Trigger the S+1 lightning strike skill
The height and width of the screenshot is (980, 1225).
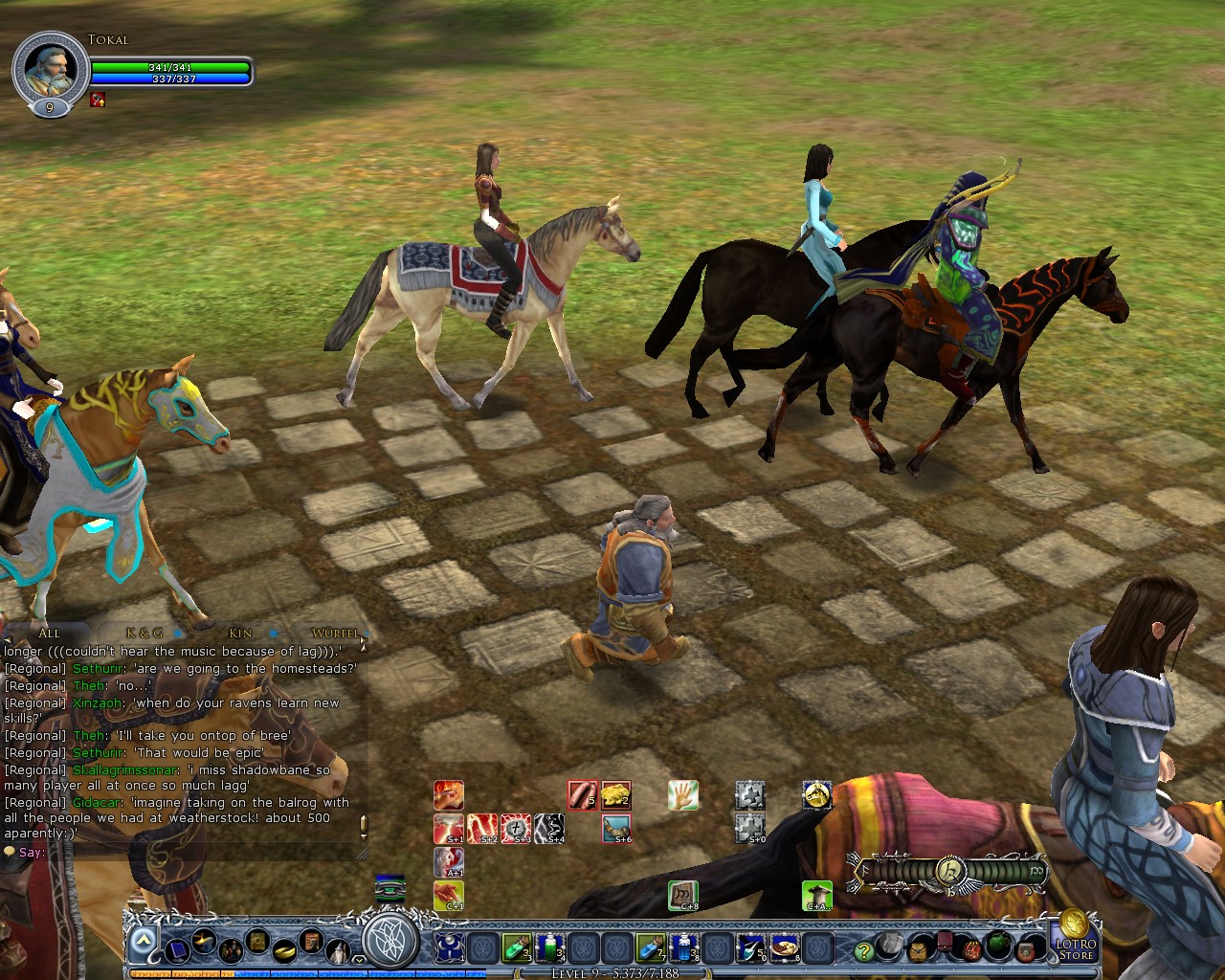point(447,829)
